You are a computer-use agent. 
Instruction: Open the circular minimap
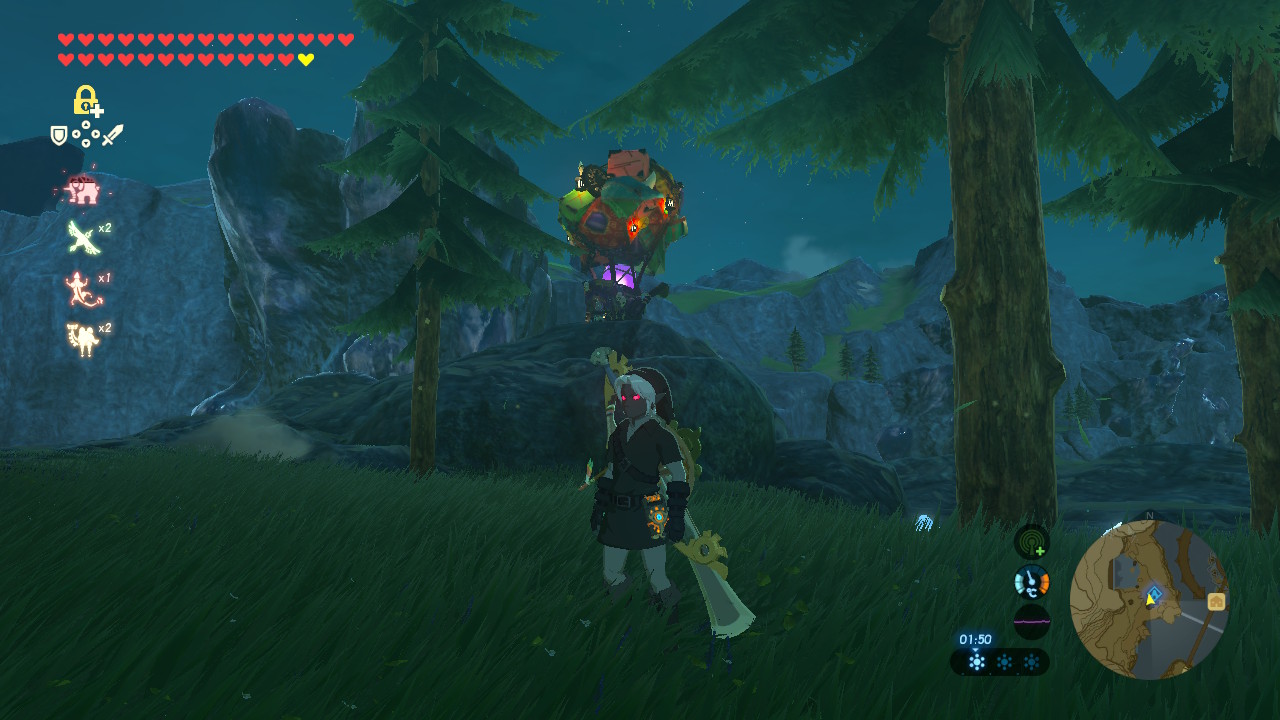pos(1149,599)
